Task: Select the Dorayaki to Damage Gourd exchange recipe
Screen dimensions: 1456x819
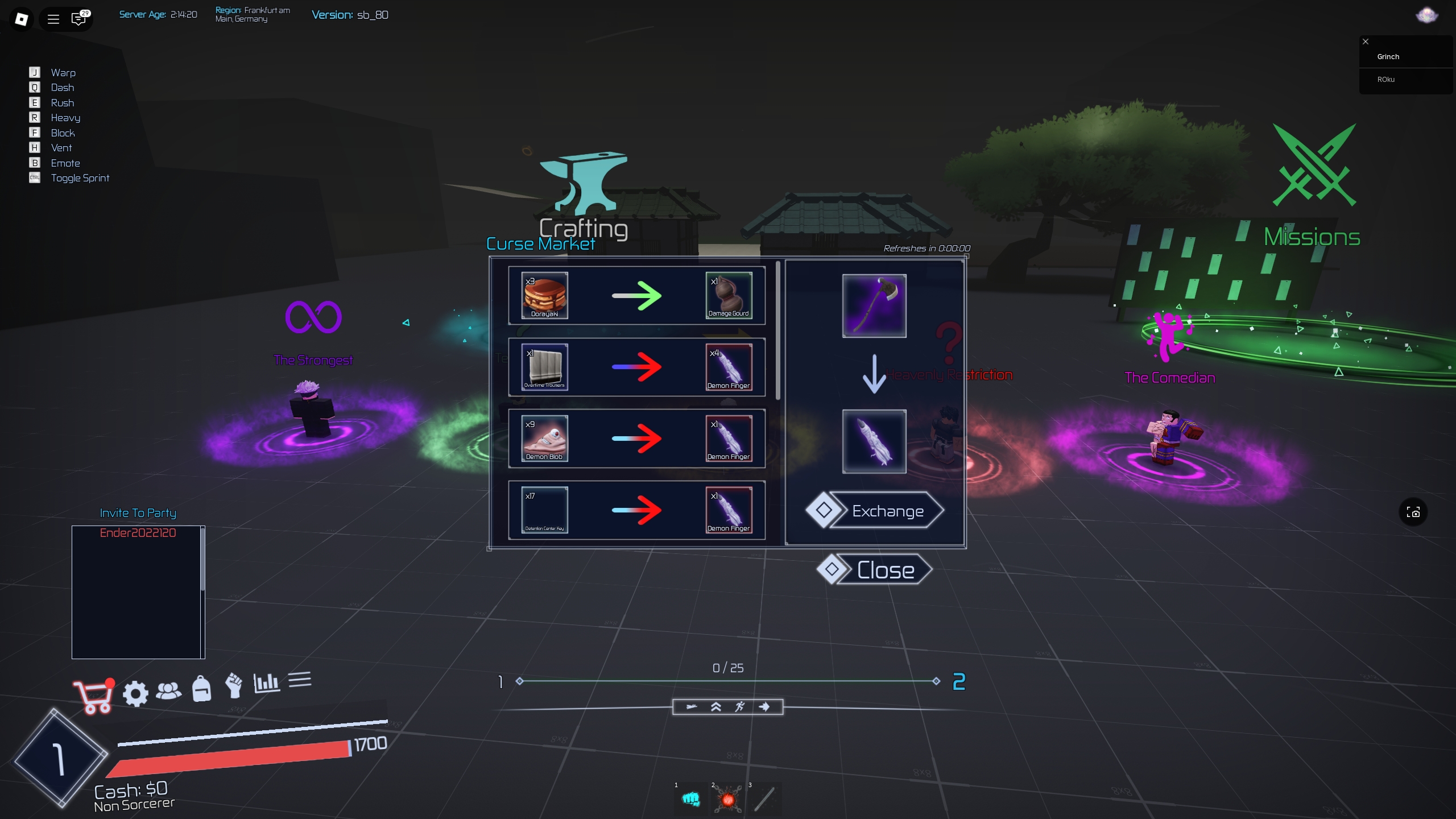Action: click(x=635, y=295)
